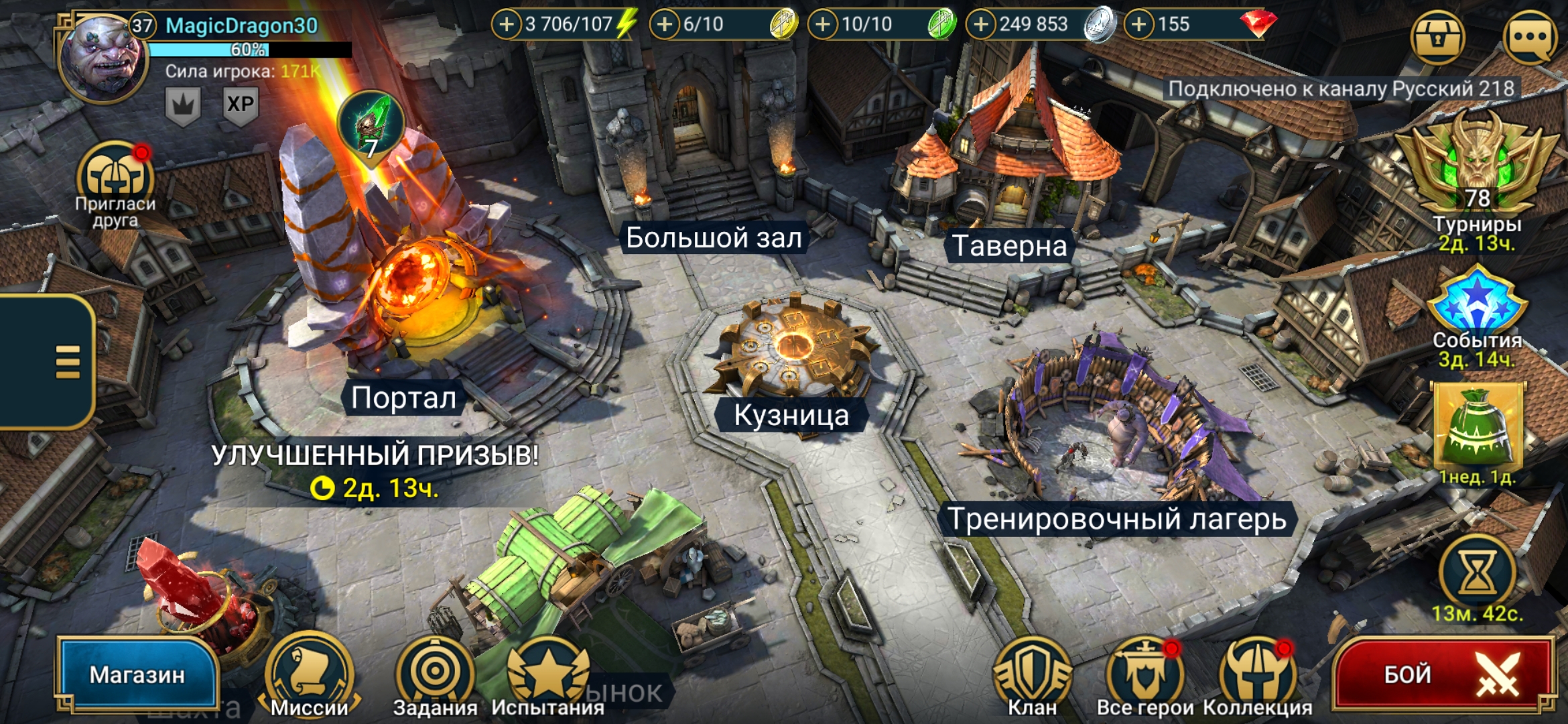The width and height of the screenshot is (1568, 724).
Task: Click the XP boost badge
Action: (x=240, y=105)
